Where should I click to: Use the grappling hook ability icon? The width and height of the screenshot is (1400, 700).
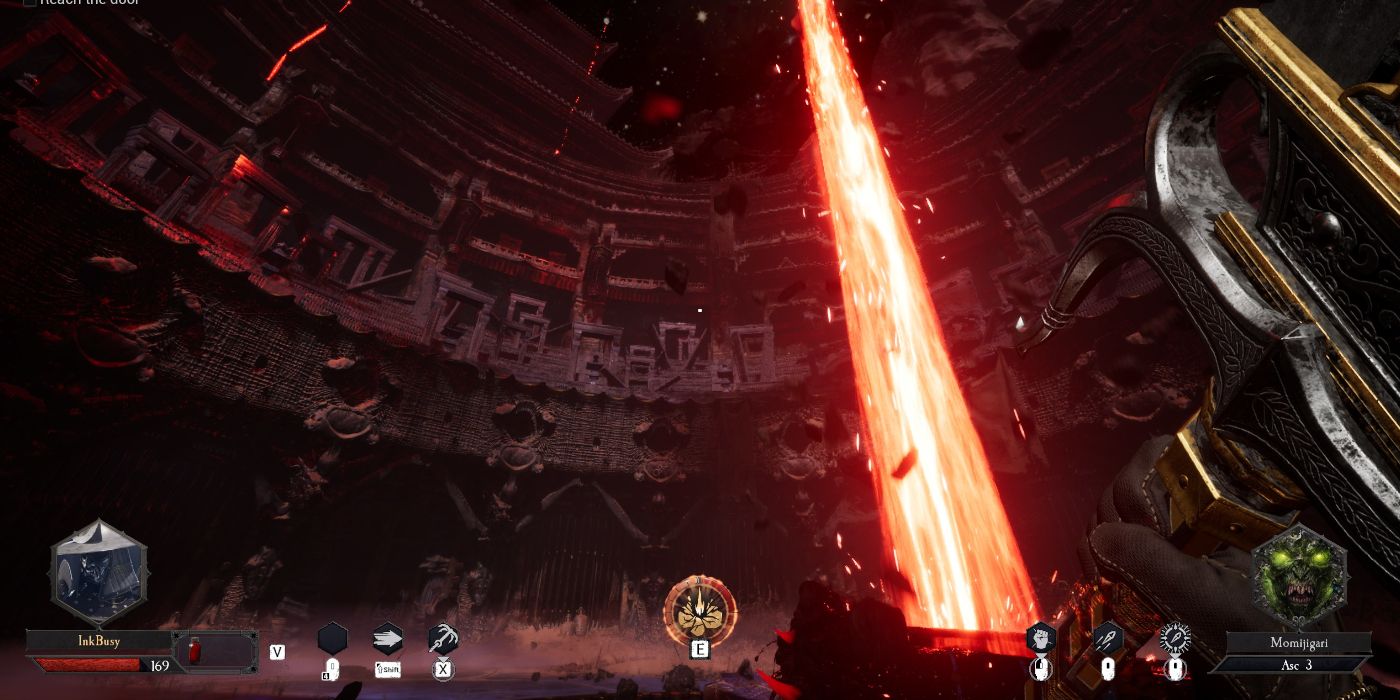click(x=443, y=638)
